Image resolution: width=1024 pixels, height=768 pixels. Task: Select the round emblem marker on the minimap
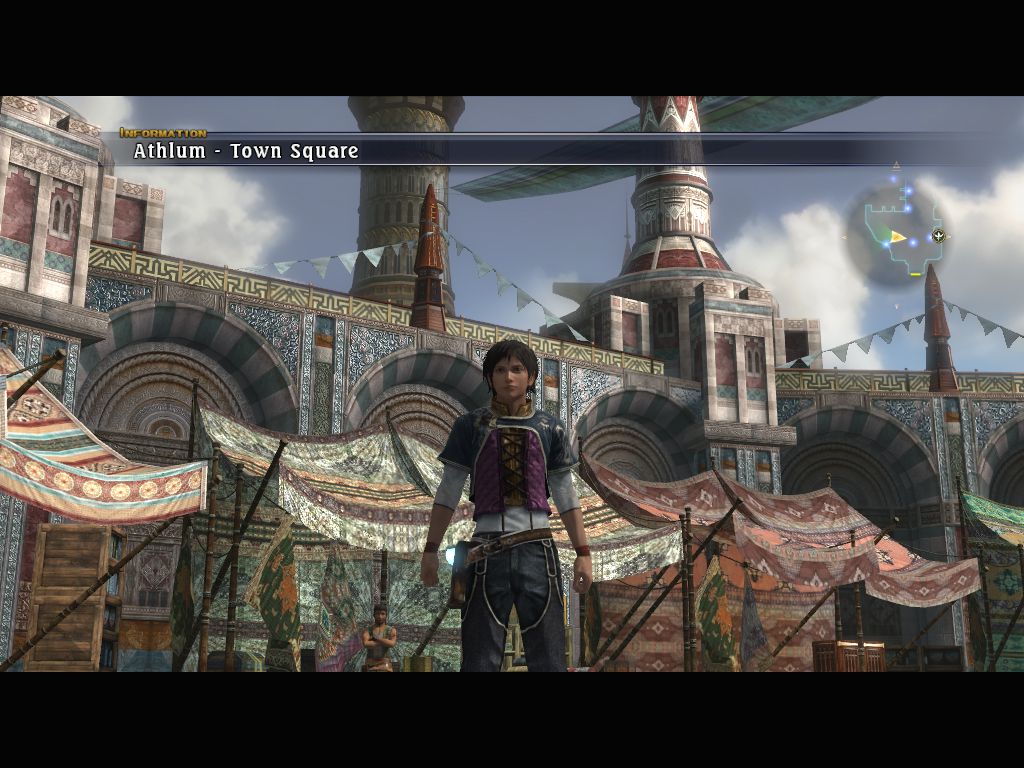coord(938,236)
